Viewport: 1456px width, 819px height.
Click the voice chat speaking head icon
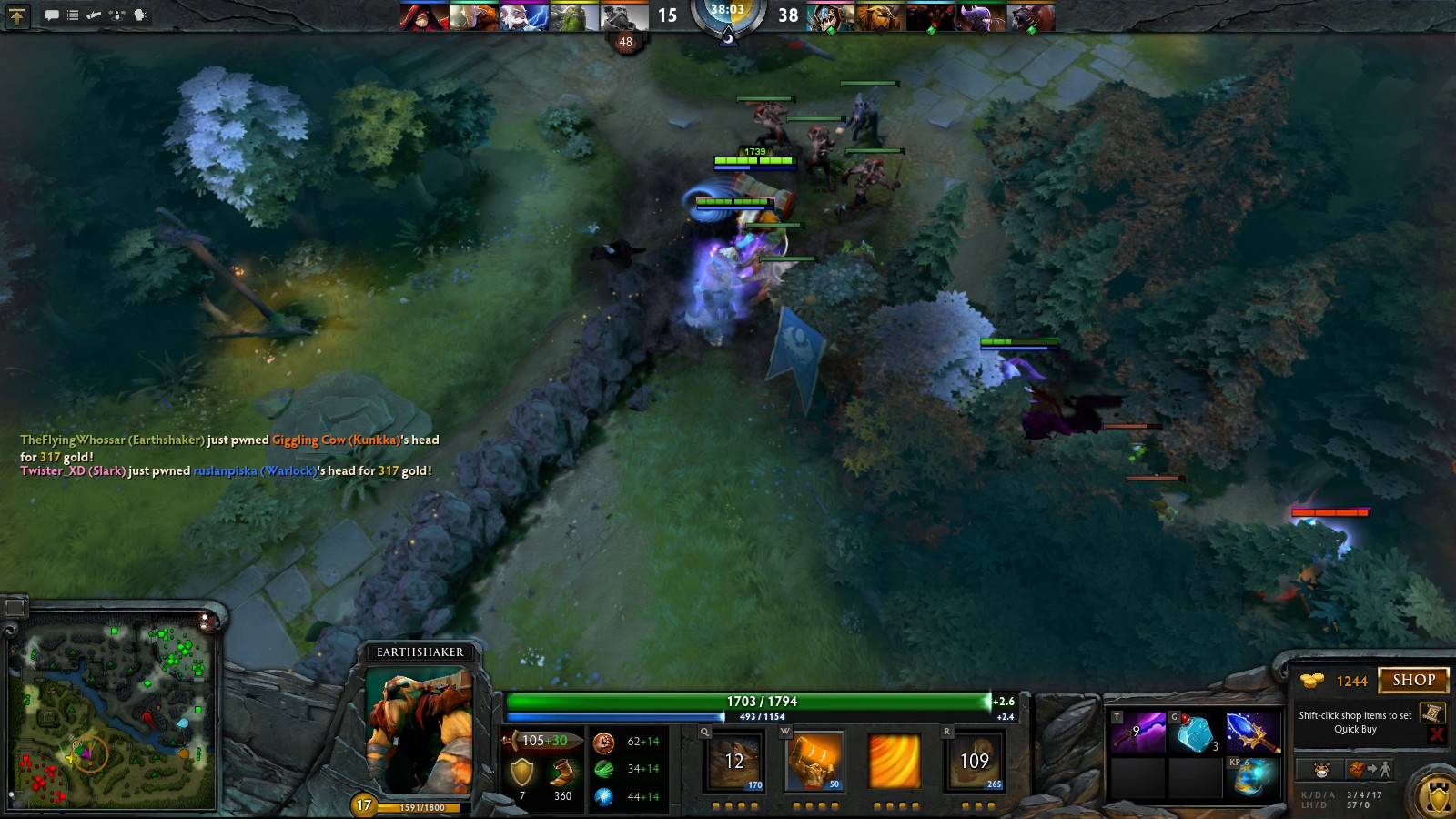140,15
